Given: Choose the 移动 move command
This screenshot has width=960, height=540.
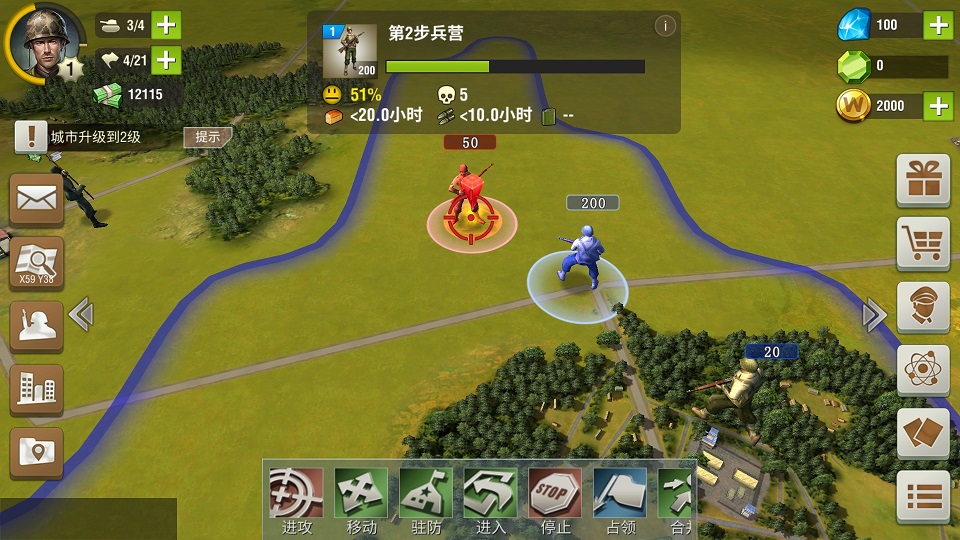Looking at the screenshot, I should coord(361,494).
